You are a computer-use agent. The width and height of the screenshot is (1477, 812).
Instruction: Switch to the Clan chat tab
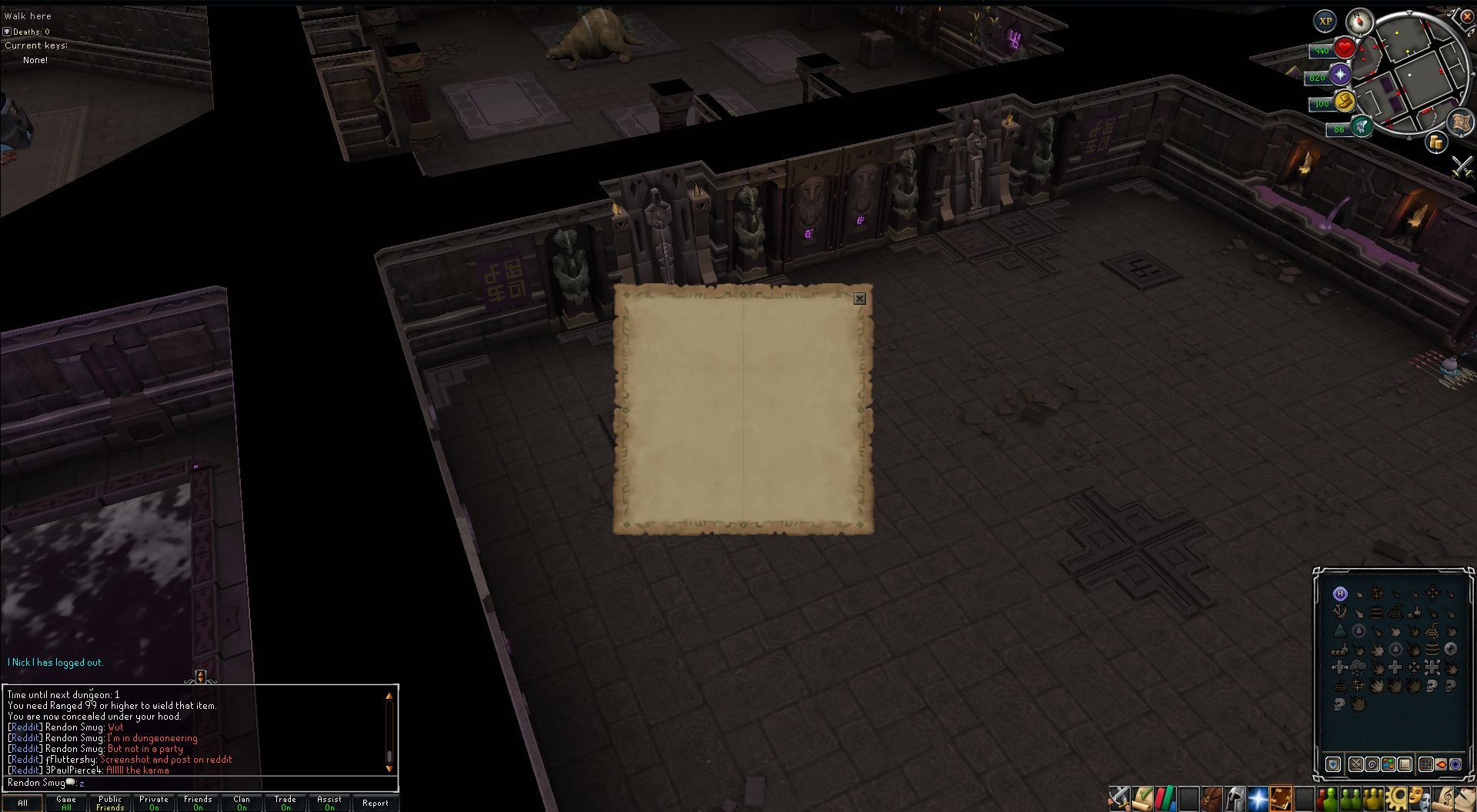click(x=241, y=801)
